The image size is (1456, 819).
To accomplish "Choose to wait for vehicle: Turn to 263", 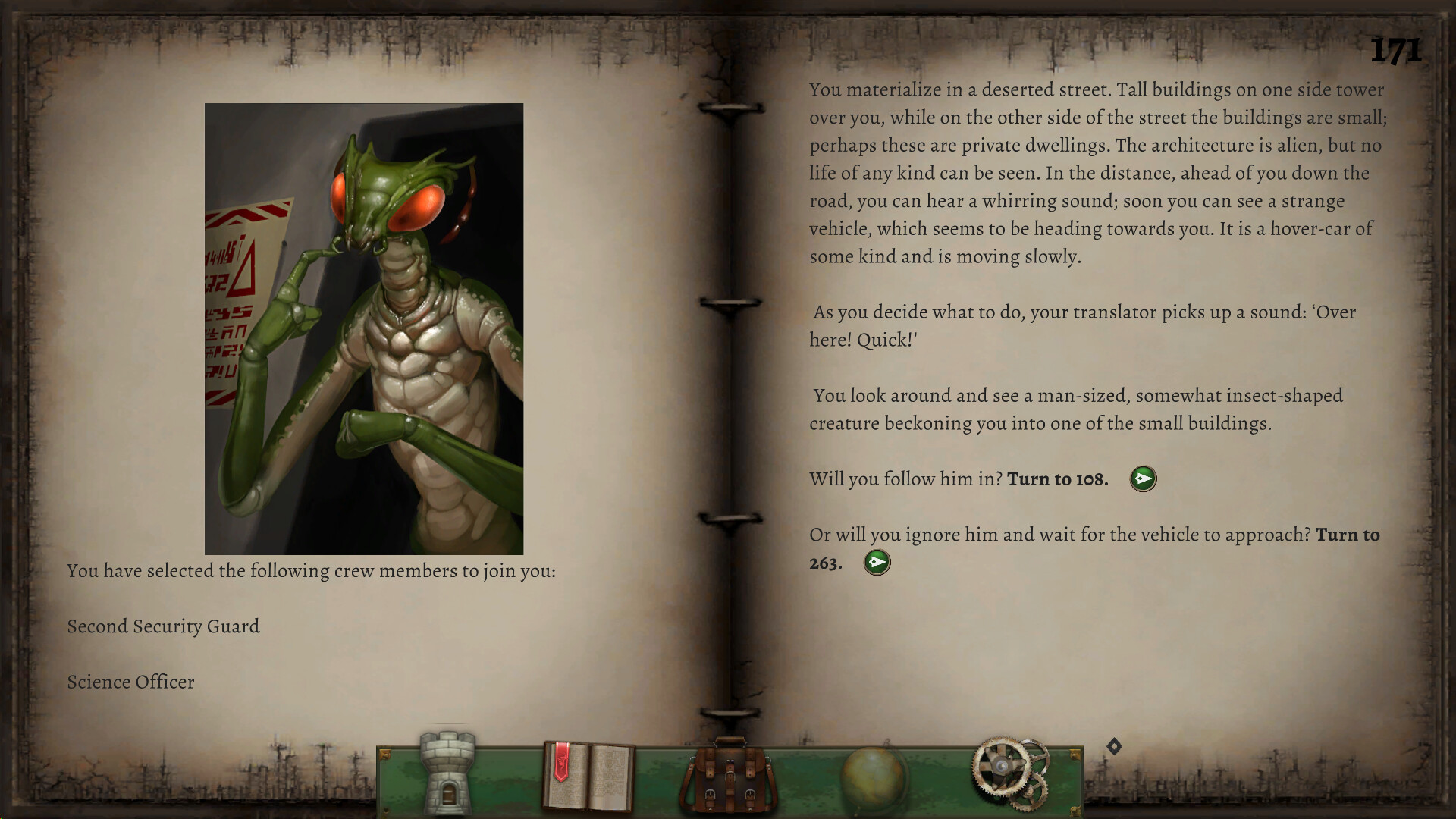I will click(876, 563).
